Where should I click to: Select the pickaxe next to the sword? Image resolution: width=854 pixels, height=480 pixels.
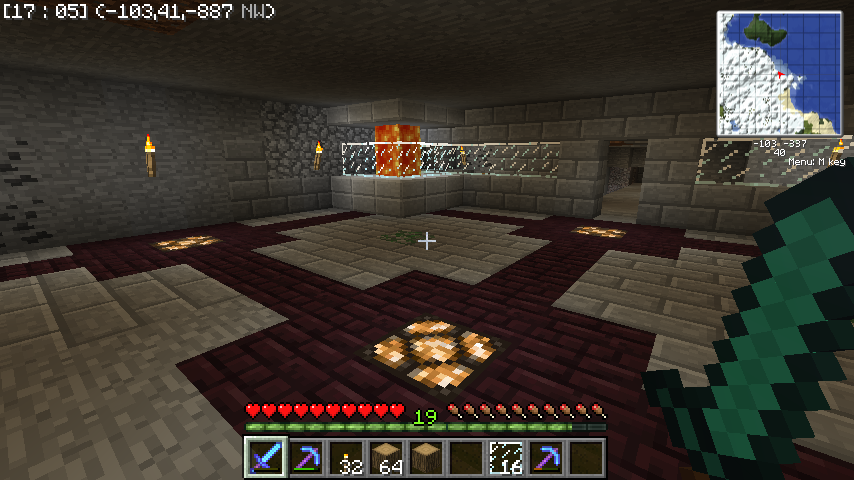pos(305,457)
